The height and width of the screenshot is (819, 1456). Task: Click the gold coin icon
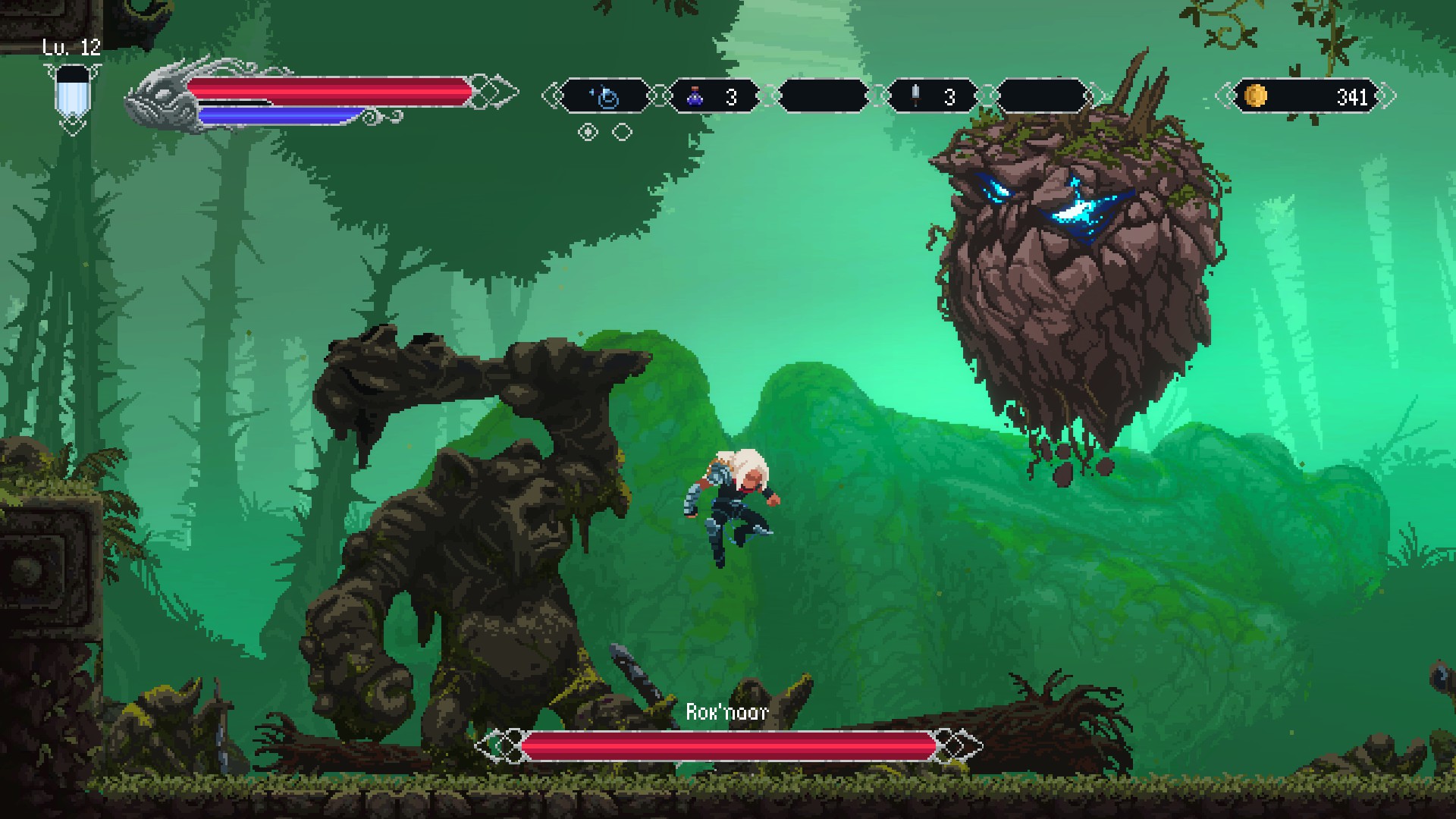coord(1256,96)
